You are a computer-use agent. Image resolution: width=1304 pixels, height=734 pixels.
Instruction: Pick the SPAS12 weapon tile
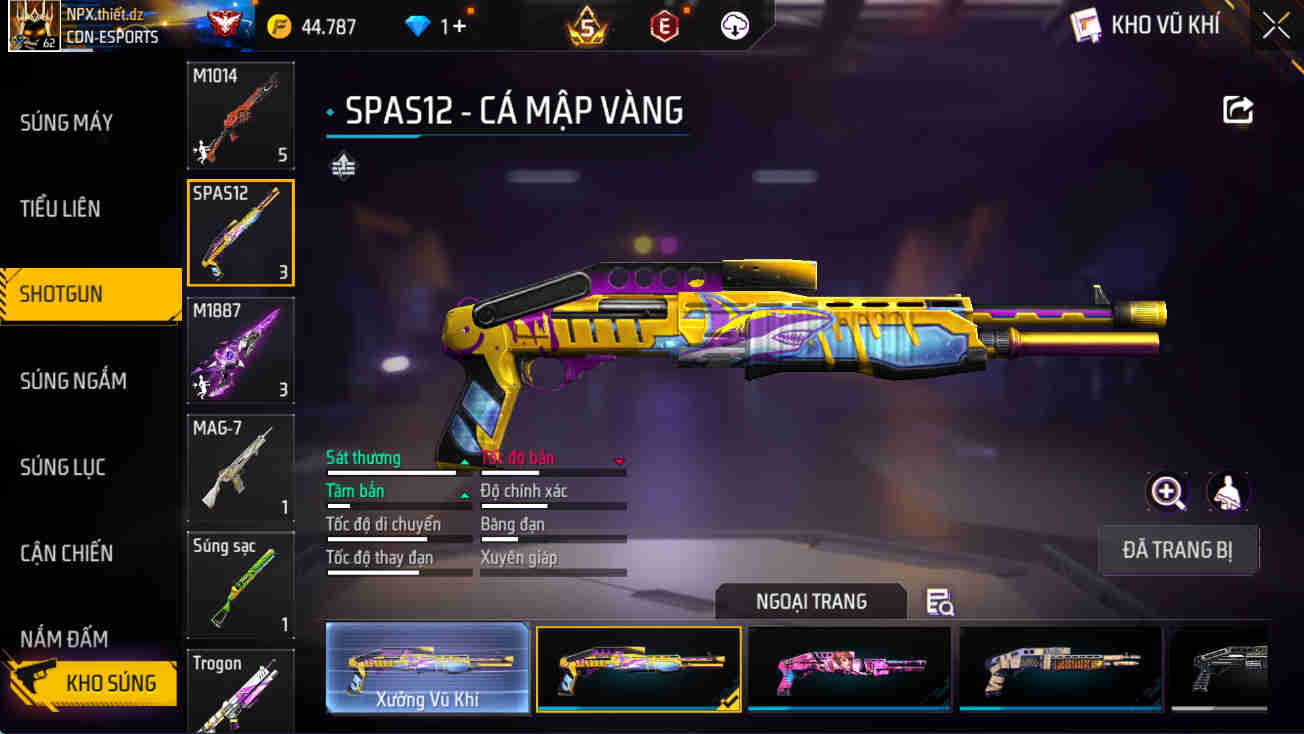(240, 233)
